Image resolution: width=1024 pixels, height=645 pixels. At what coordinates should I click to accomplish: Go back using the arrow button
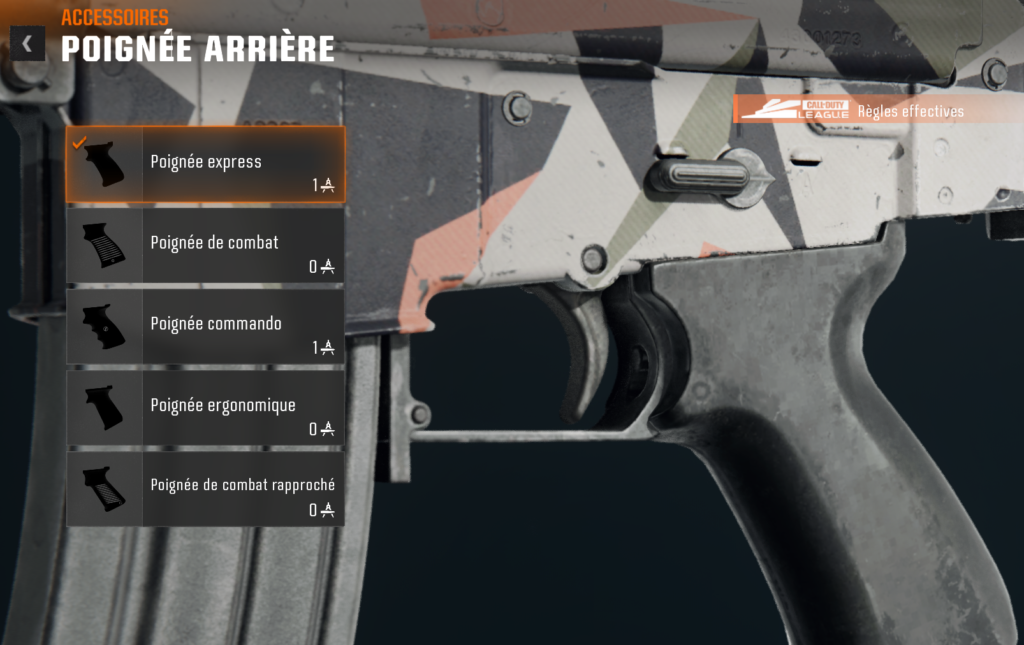point(27,44)
